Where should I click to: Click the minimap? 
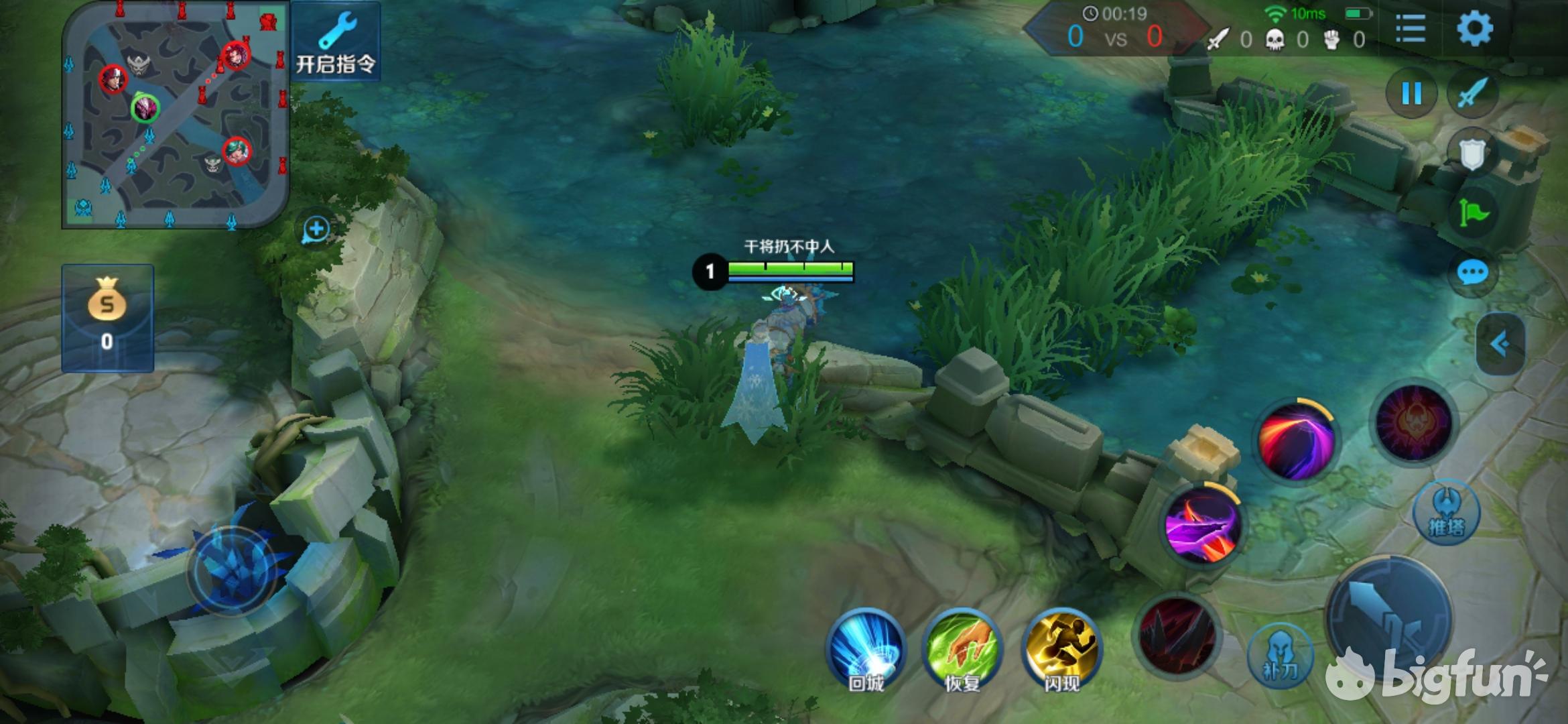pyautogui.click(x=176, y=115)
